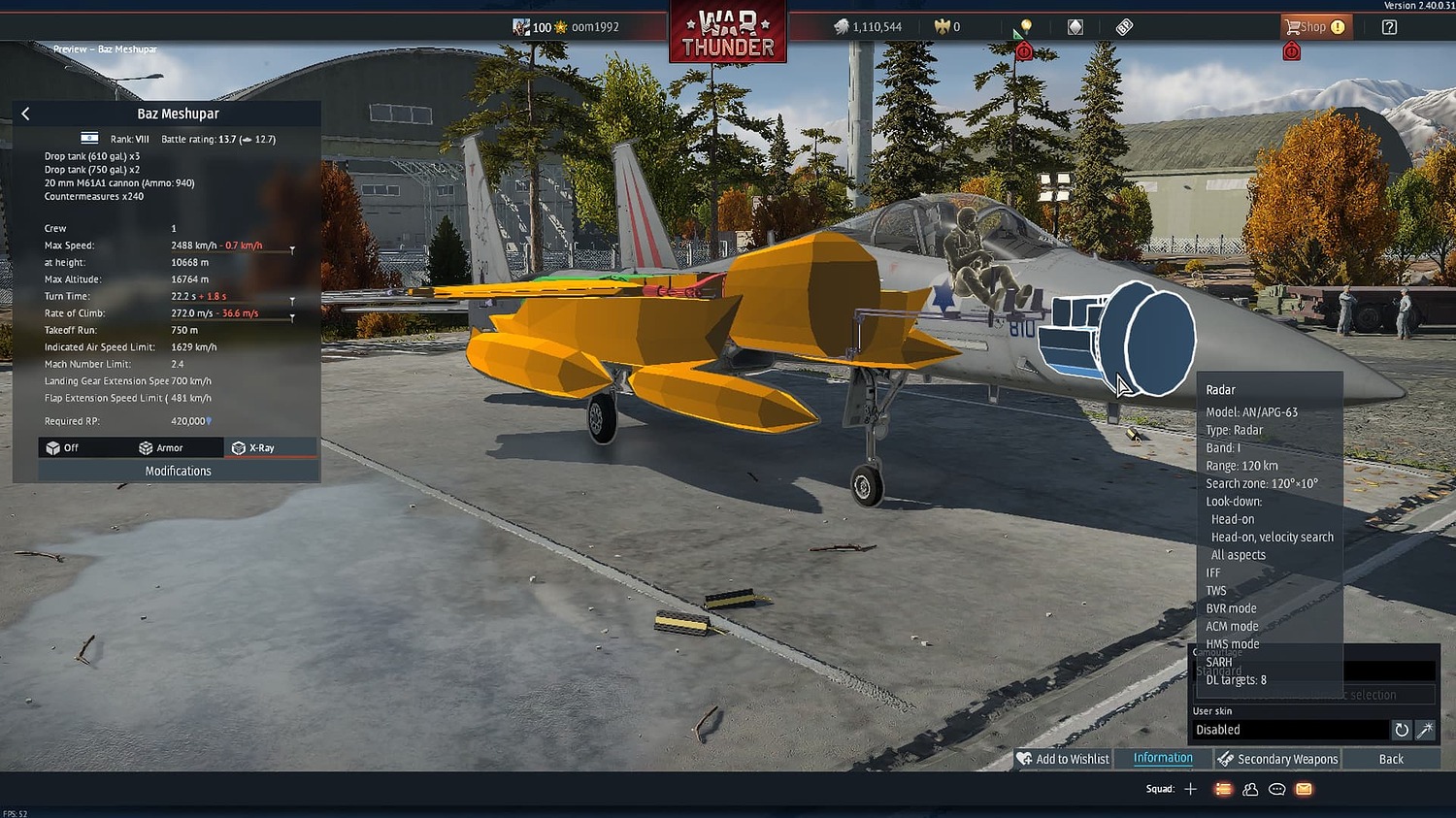Viewport: 1456px width, 818px height.
Task: Select the Information tab
Action: click(1163, 758)
